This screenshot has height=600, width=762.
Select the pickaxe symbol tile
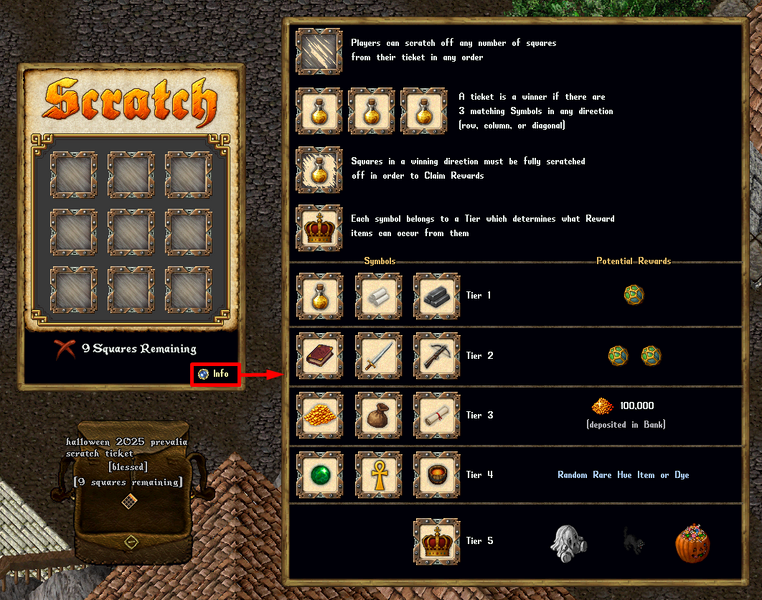click(x=436, y=355)
